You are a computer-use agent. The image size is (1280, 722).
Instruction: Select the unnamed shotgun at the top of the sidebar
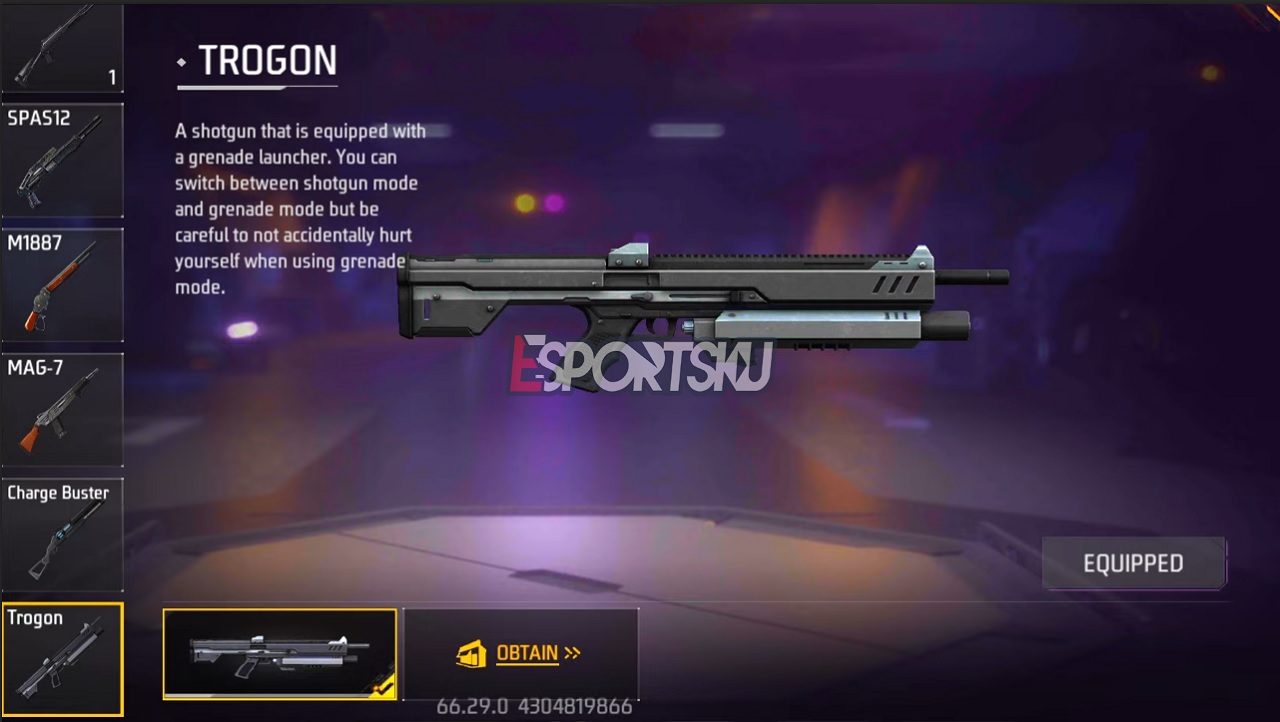tap(62, 45)
